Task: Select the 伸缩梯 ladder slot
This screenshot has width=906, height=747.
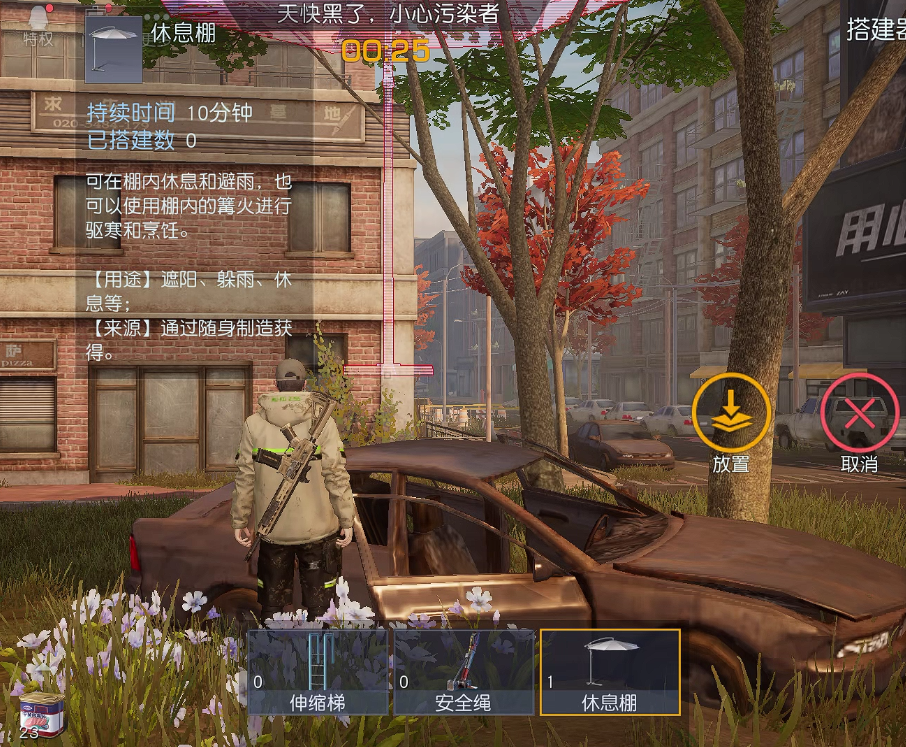Action: pos(317,672)
